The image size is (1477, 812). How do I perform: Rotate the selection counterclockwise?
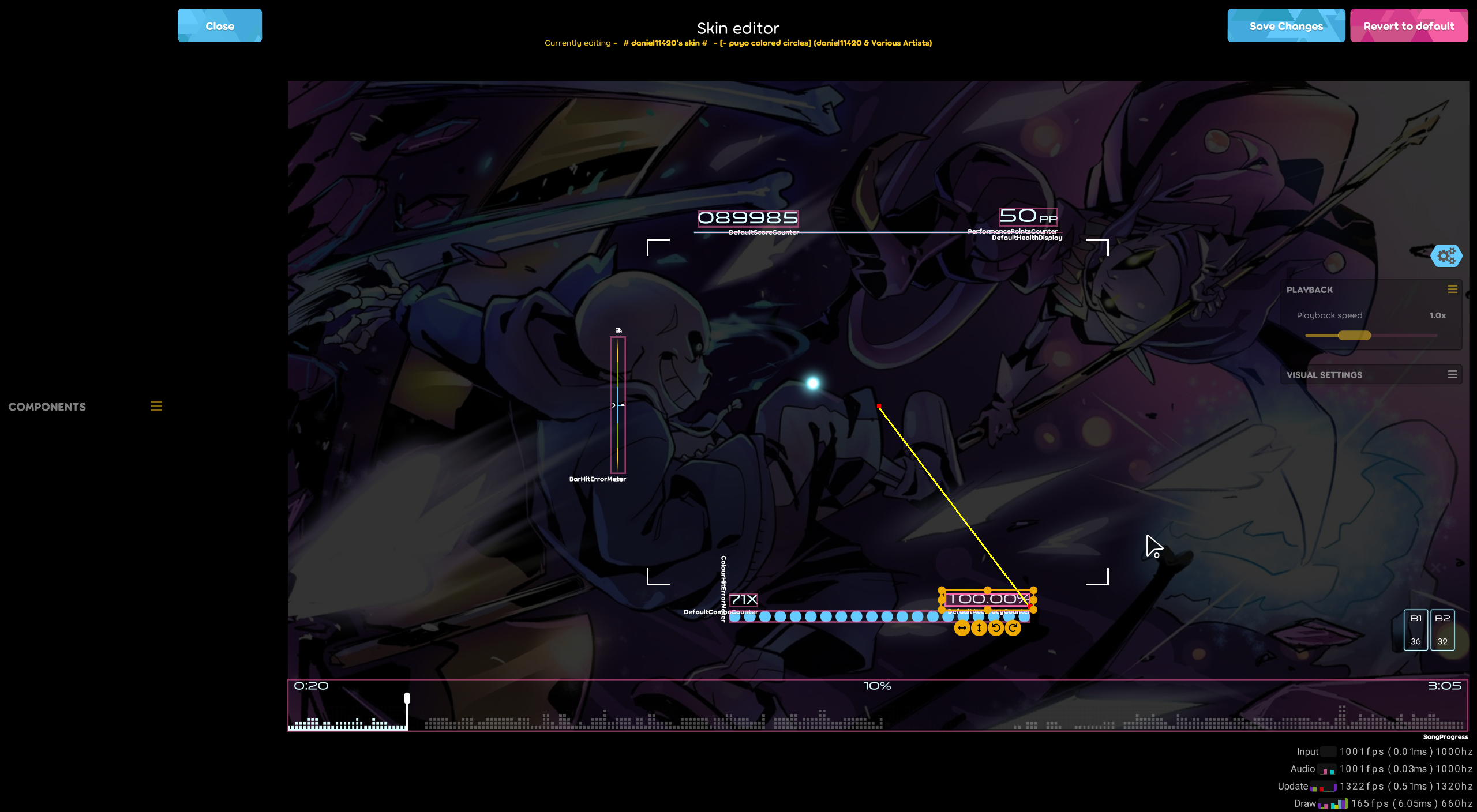996,628
